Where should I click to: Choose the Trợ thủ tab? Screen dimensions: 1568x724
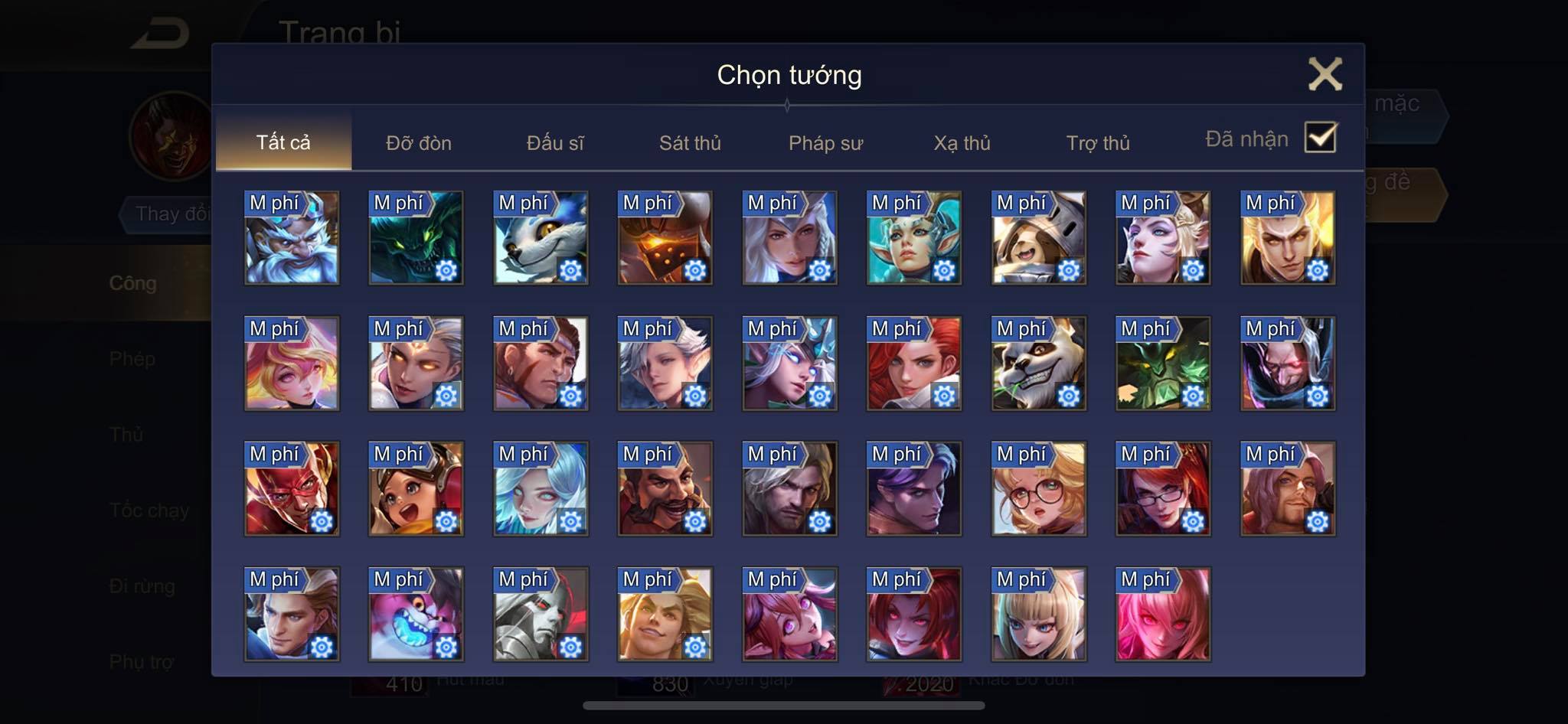[x=1098, y=142]
